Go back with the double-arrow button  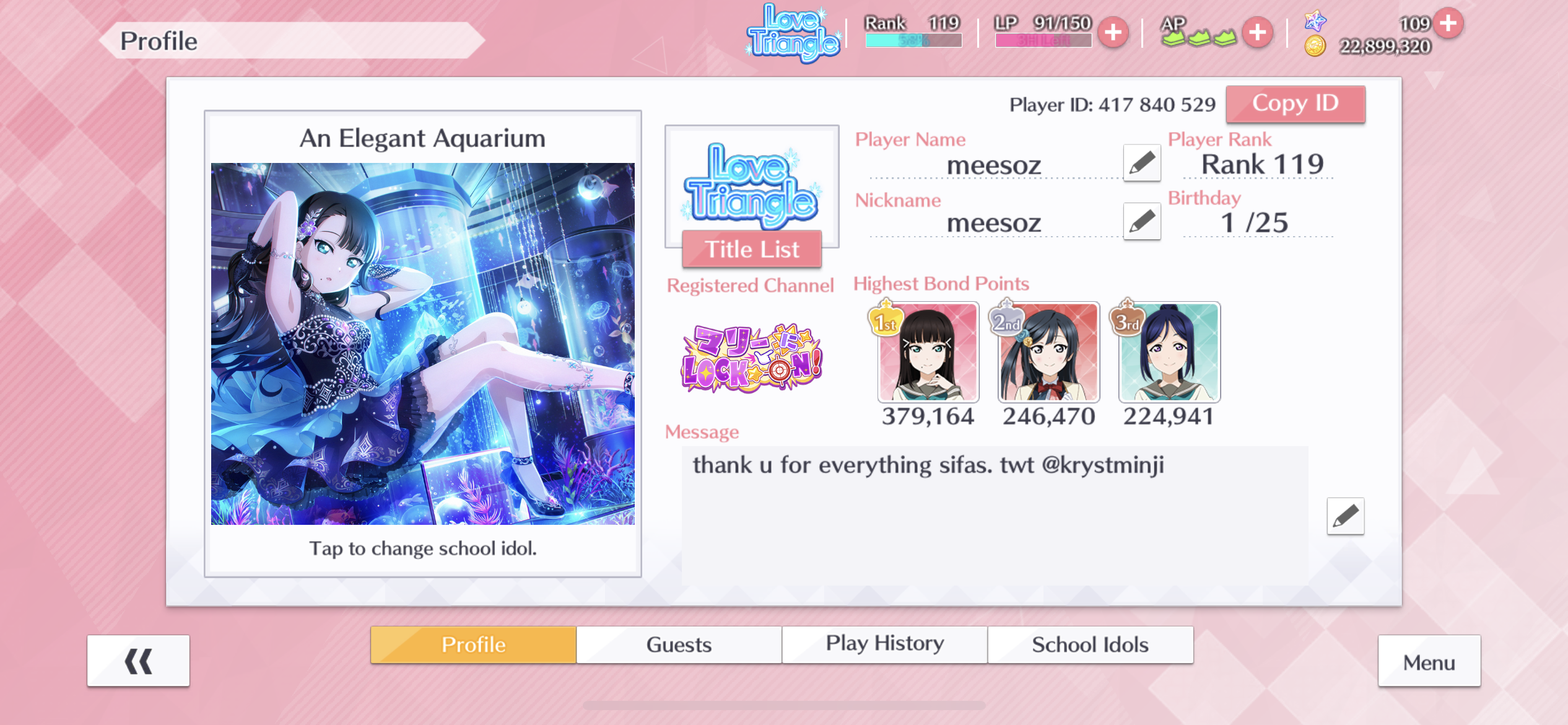click(x=138, y=661)
